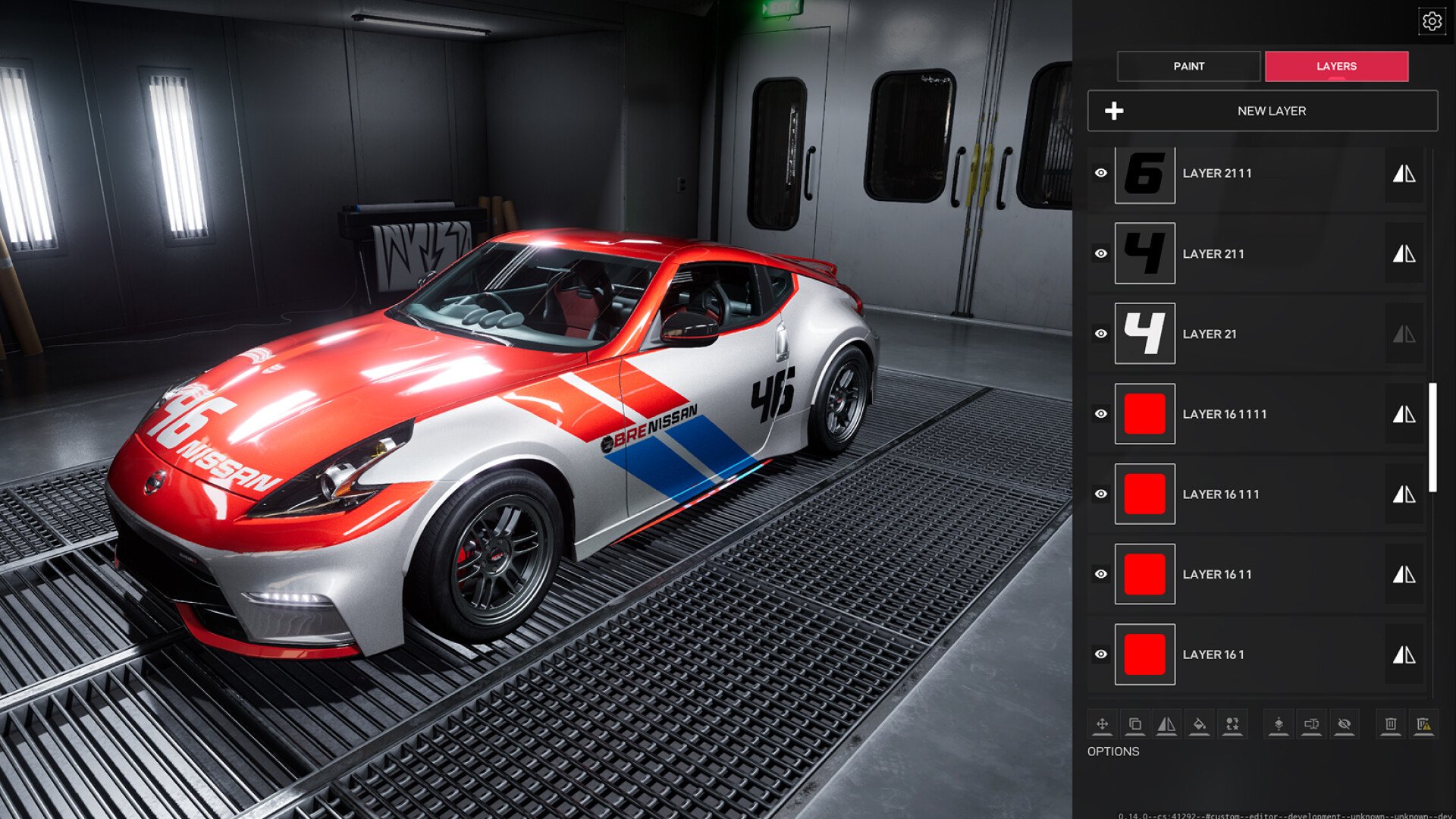Delete the layer with the trash icon
This screenshot has width=1456, height=819.
pos(1390,724)
